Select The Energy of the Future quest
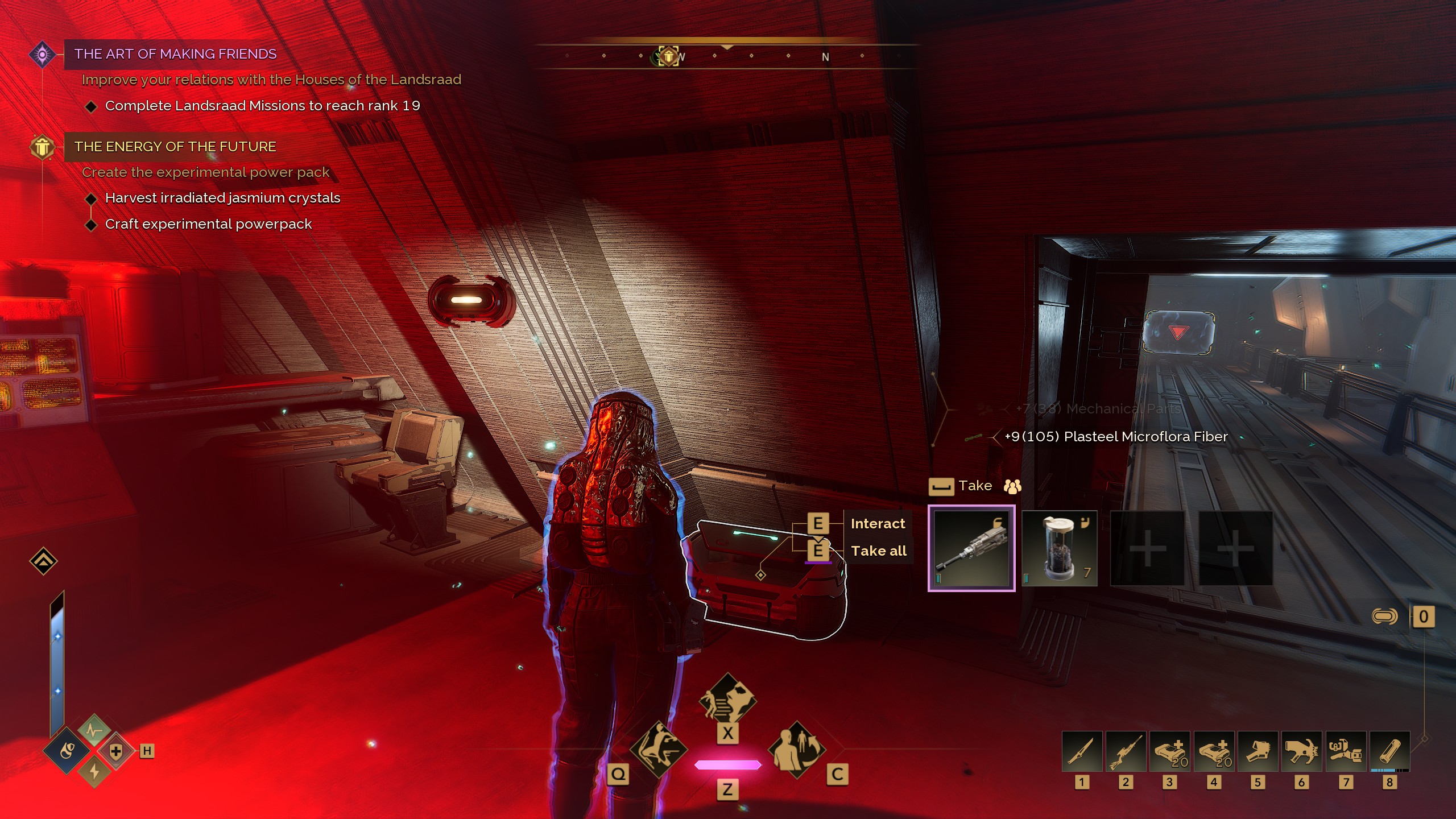Viewport: 1456px width, 819px height. [175, 147]
